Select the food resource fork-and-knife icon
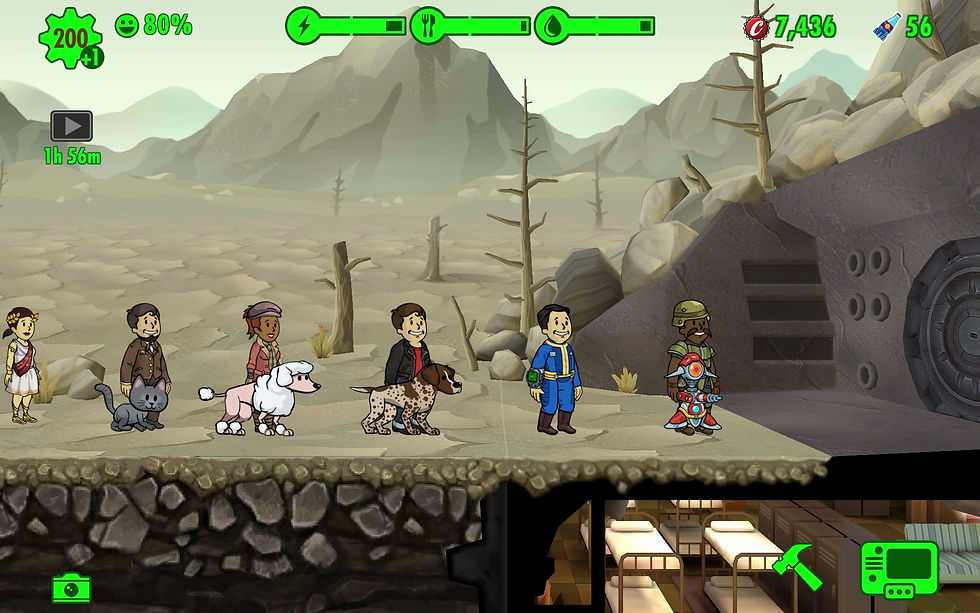 point(428,26)
